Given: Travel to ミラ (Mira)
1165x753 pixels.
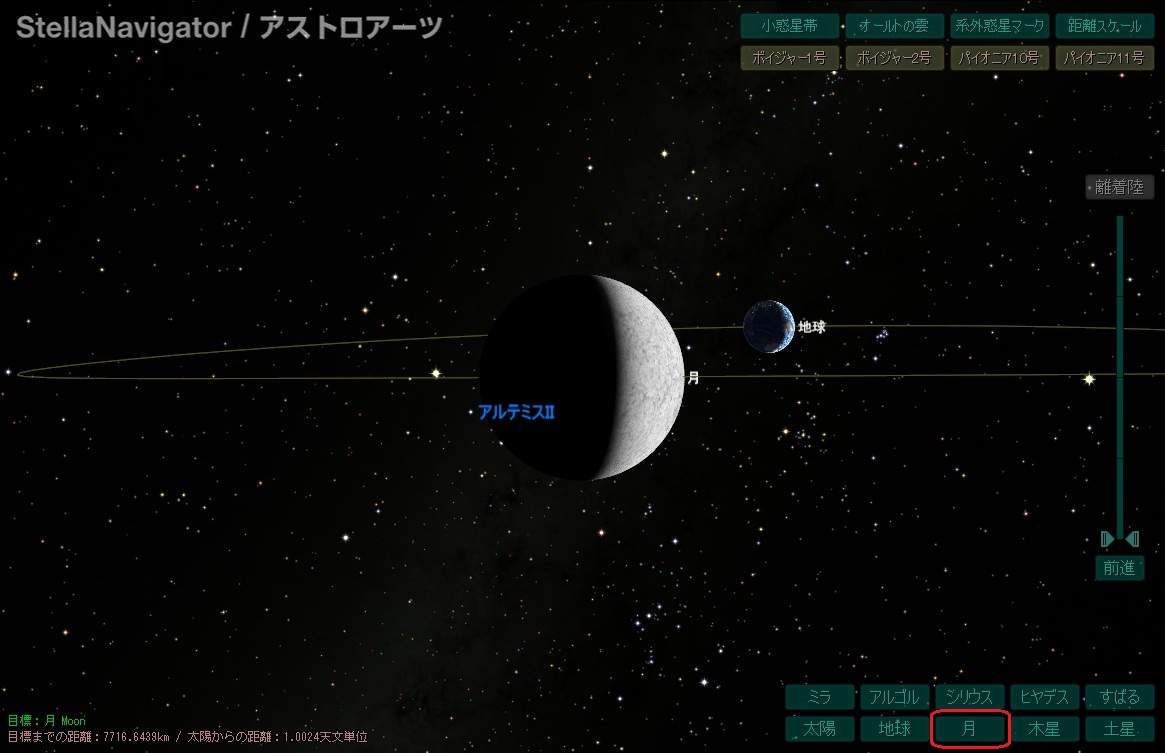Looking at the screenshot, I should (x=819, y=697).
